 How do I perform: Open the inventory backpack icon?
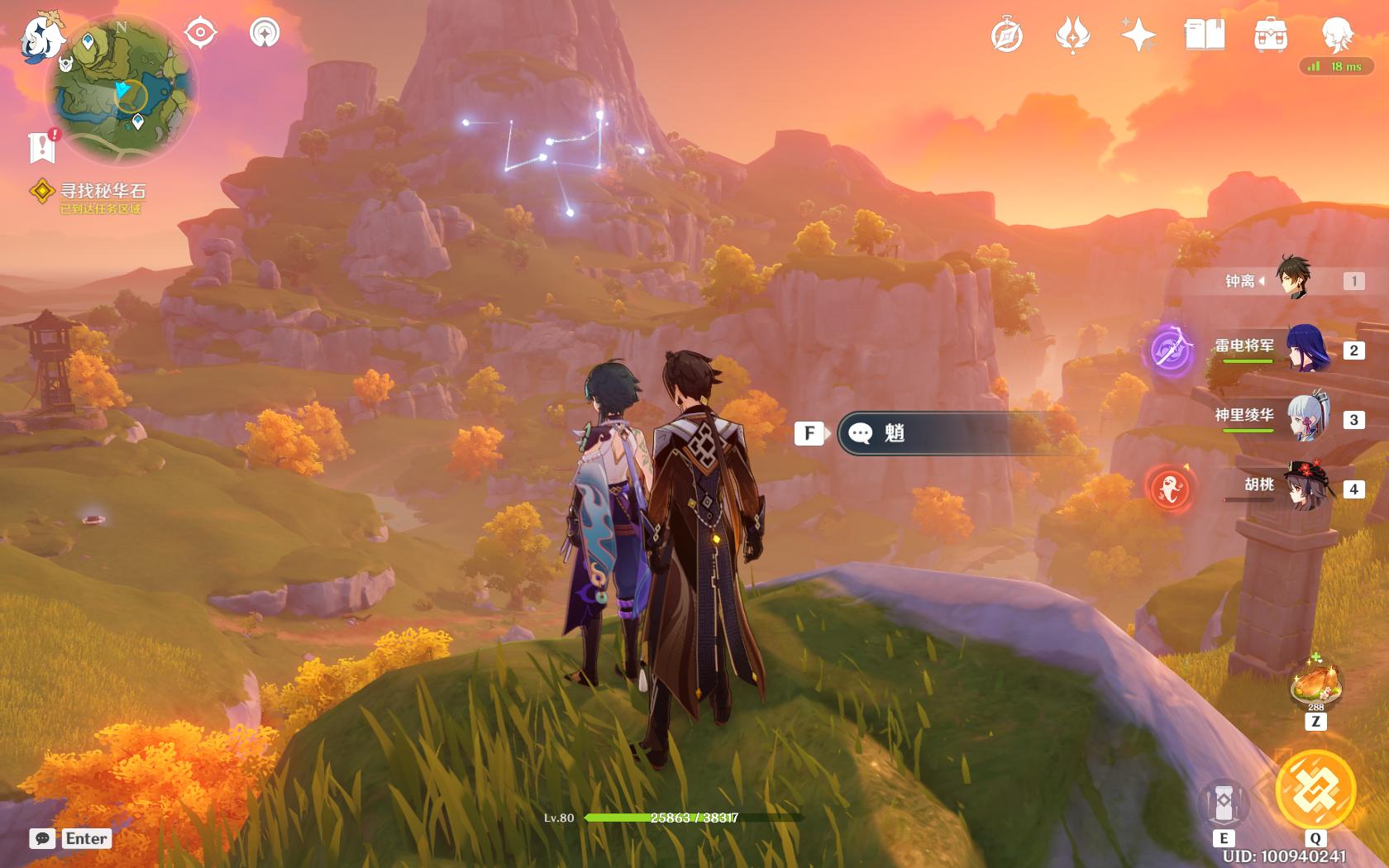(x=1270, y=36)
